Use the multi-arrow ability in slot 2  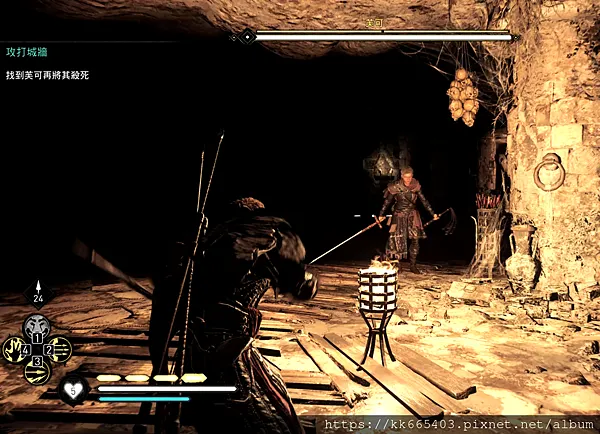tap(60, 349)
